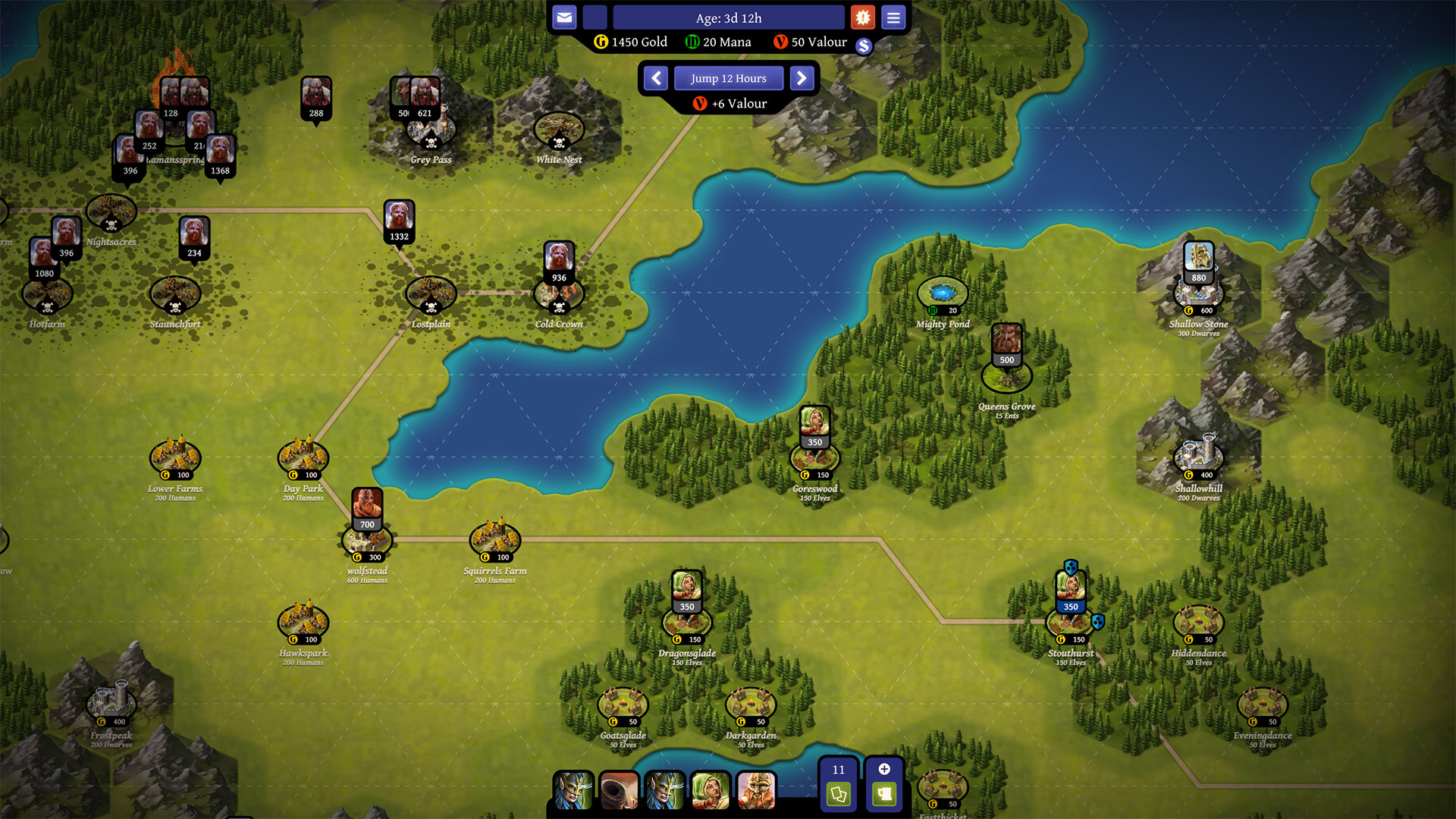Expand the Stouthurst army strength badge
Image resolution: width=1456 pixels, height=819 pixels.
coord(1071,607)
